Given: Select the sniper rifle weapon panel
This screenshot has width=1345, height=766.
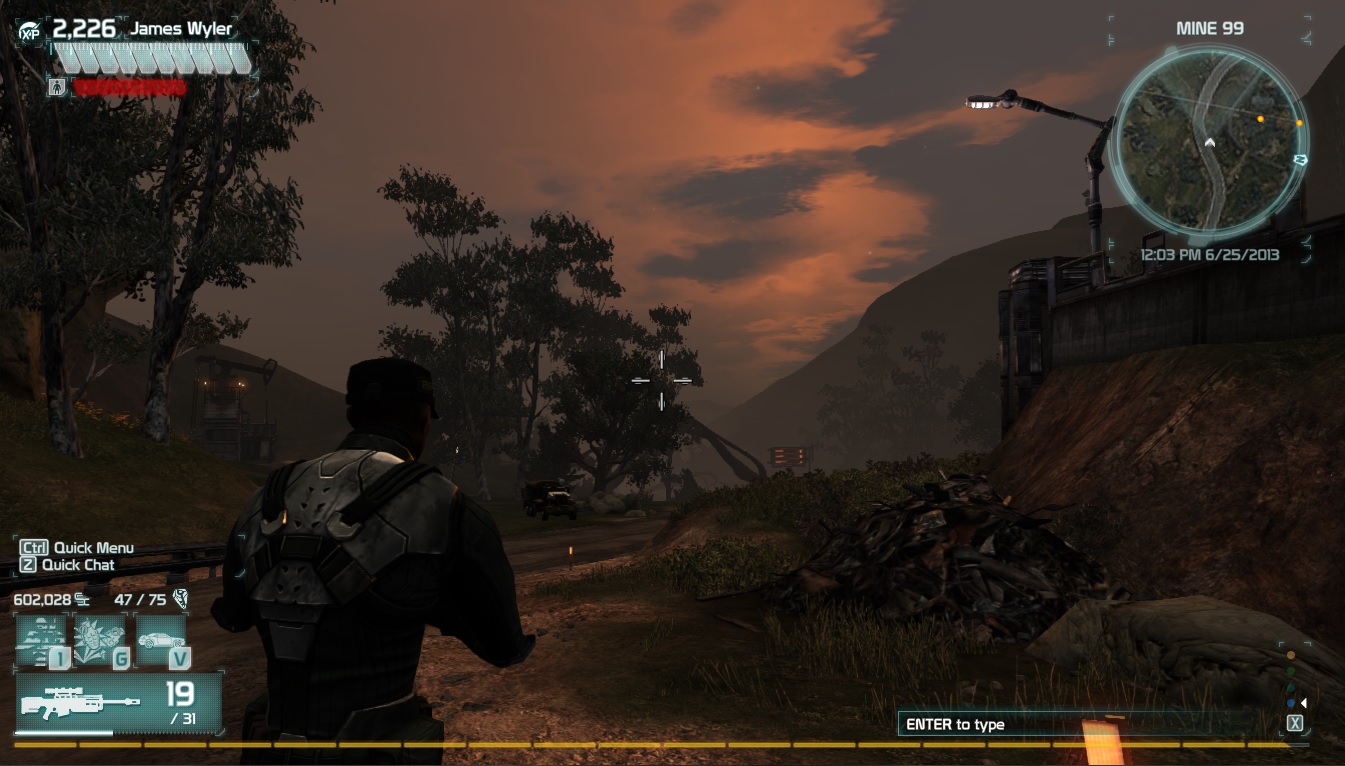Looking at the screenshot, I should tap(118, 703).
